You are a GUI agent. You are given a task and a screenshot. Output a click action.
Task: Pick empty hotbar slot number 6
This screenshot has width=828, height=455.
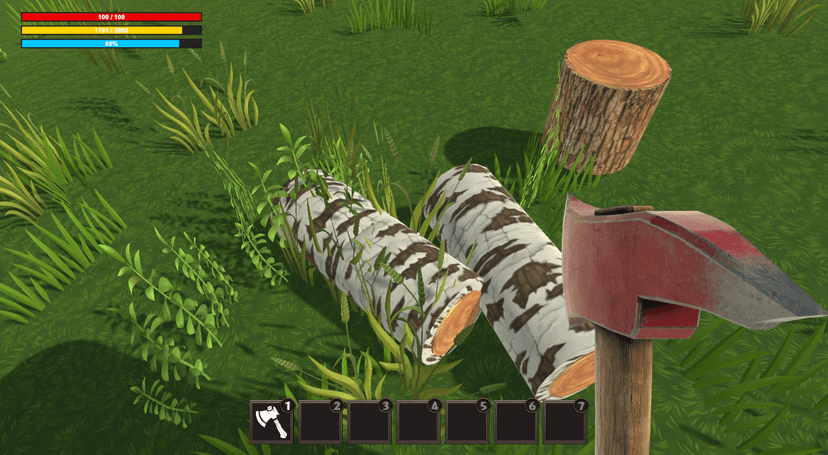pos(516,421)
